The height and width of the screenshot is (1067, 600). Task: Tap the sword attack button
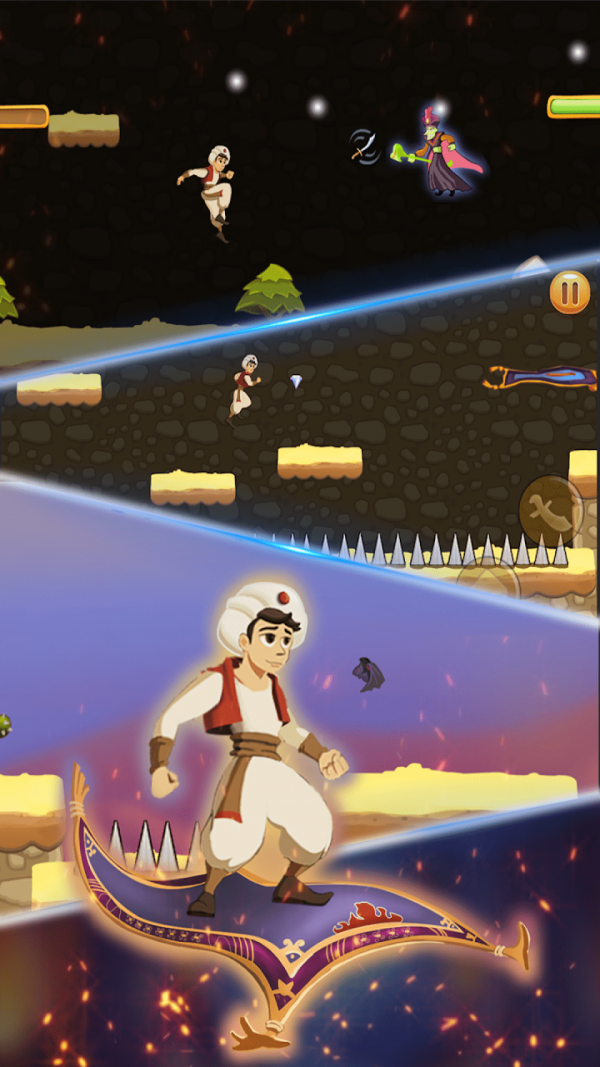click(x=551, y=508)
